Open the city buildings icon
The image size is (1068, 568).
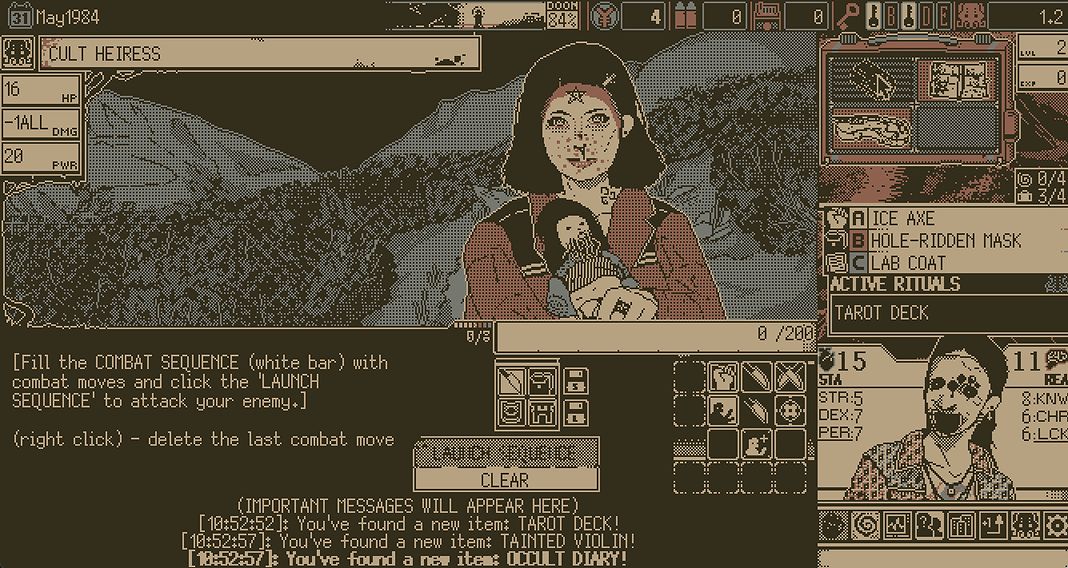(961, 525)
